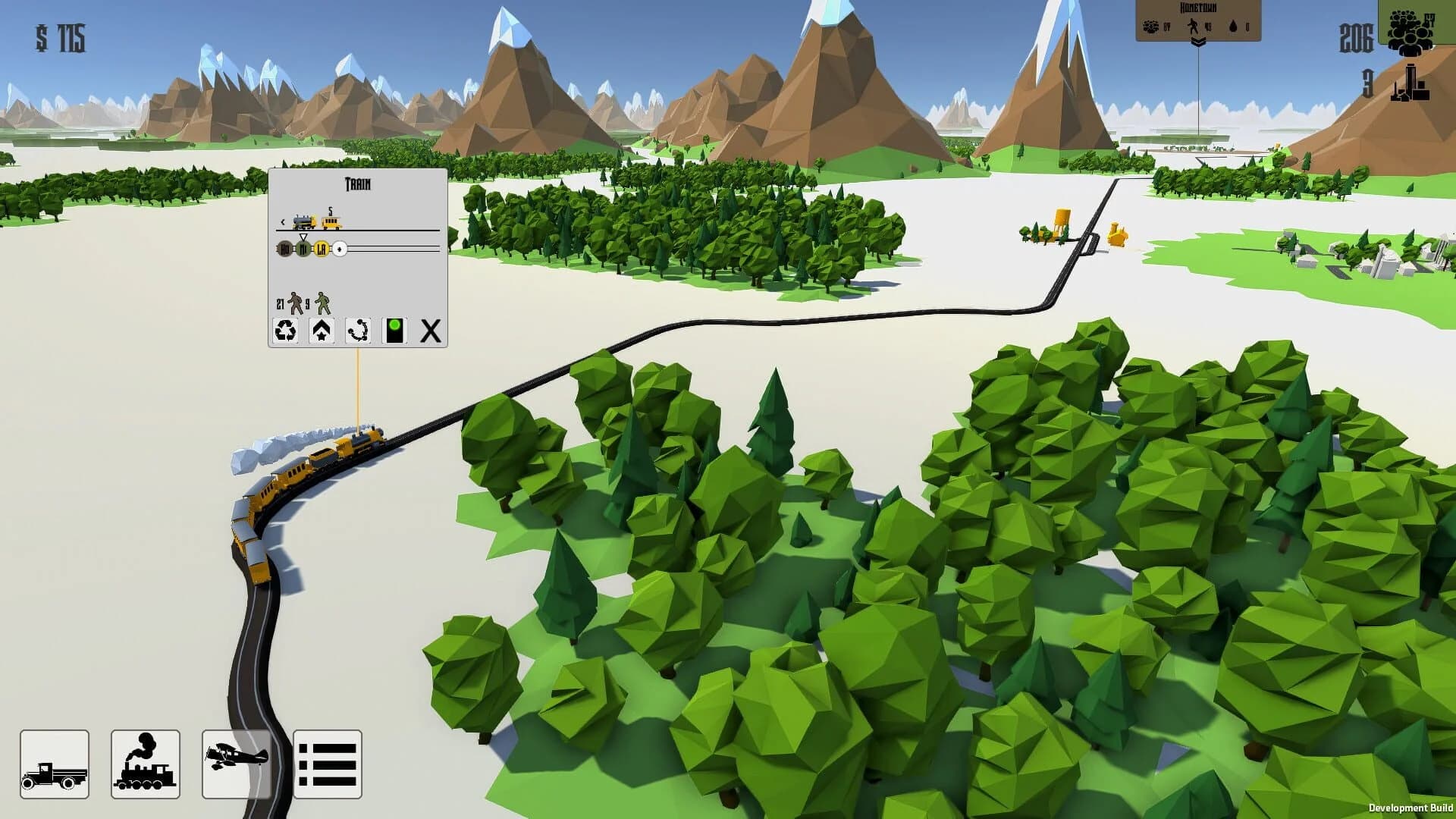1456x819 pixels.
Task: Toggle the green traffic light to stop train
Action: click(394, 331)
